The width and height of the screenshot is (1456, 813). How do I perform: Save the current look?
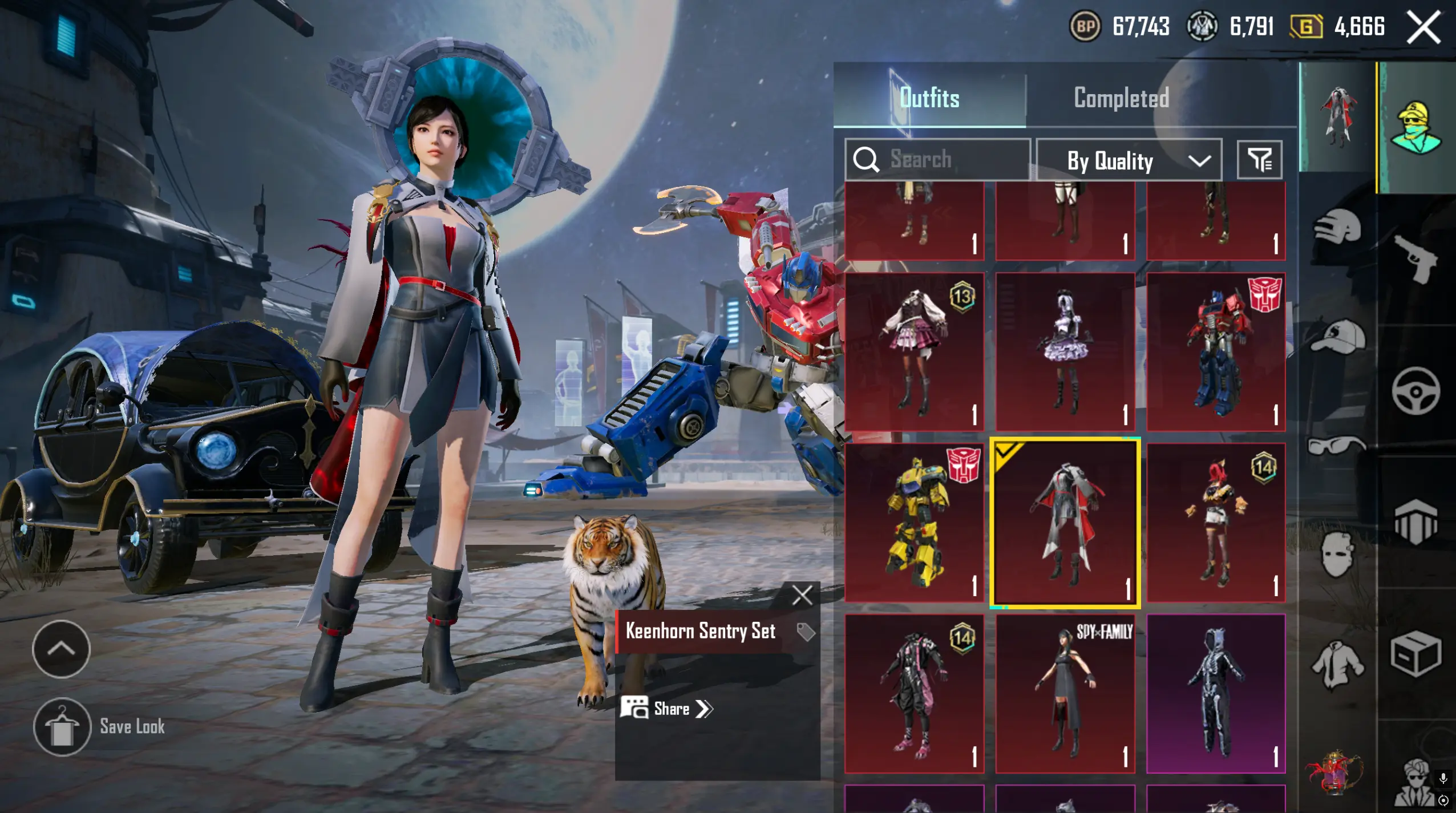pyautogui.click(x=62, y=727)
